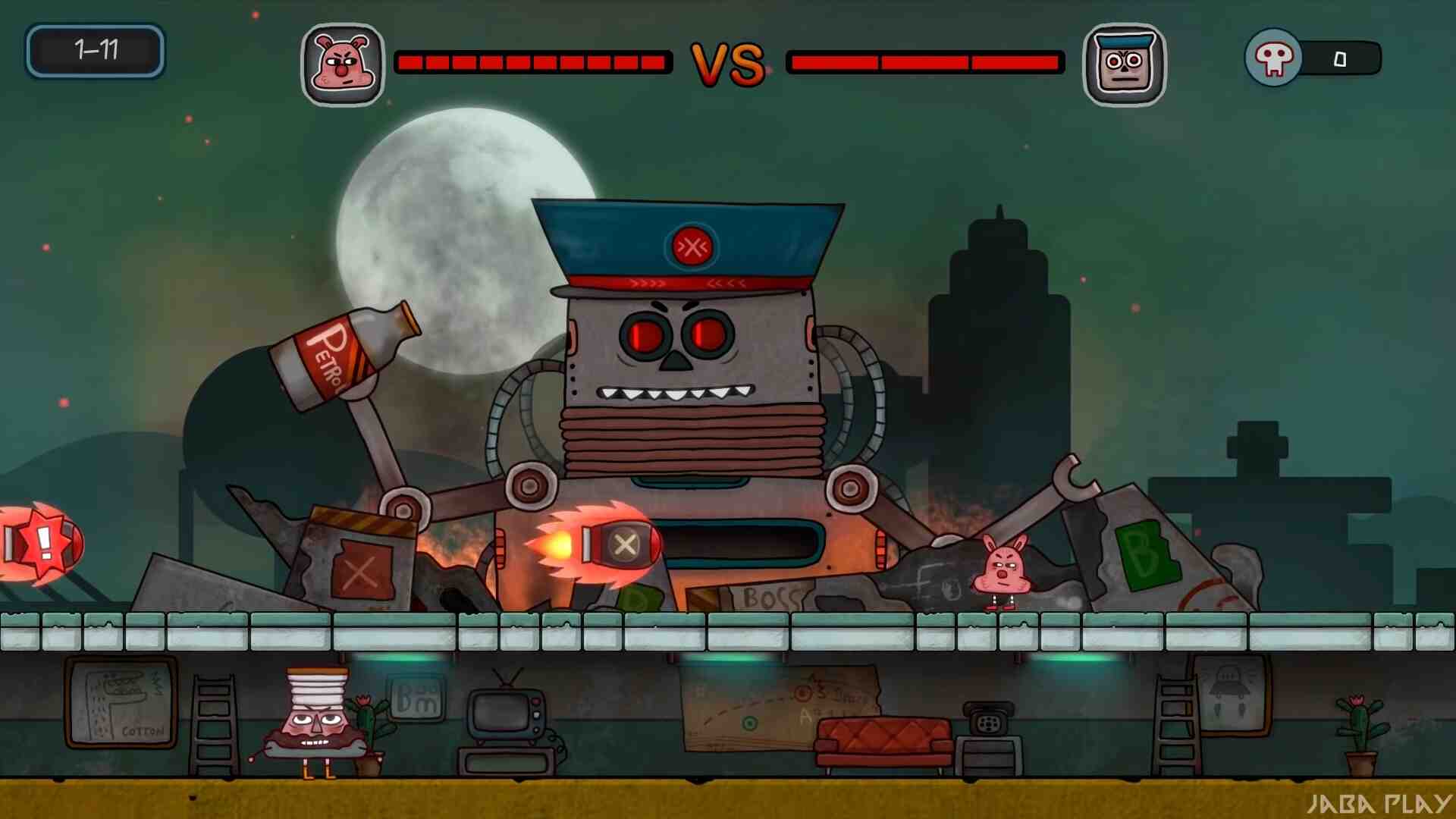Click the robot boss portrait
Screen dimensions: 1456x819
pyautogui.click(x=1124, y=64)
